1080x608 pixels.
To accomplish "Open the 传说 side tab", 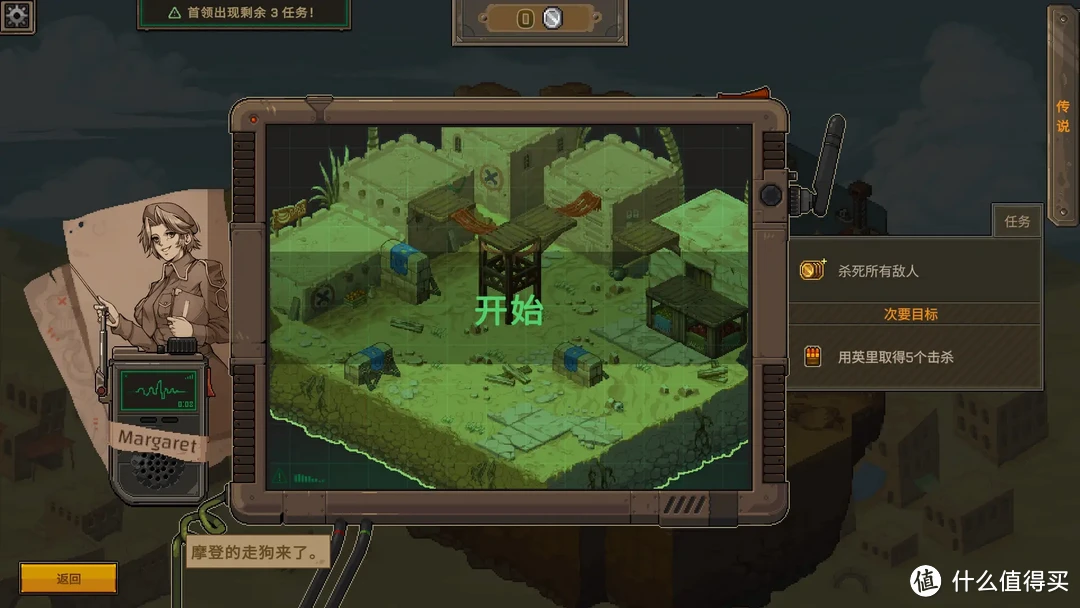I will pyautogui.click(x=1062, y=115).
